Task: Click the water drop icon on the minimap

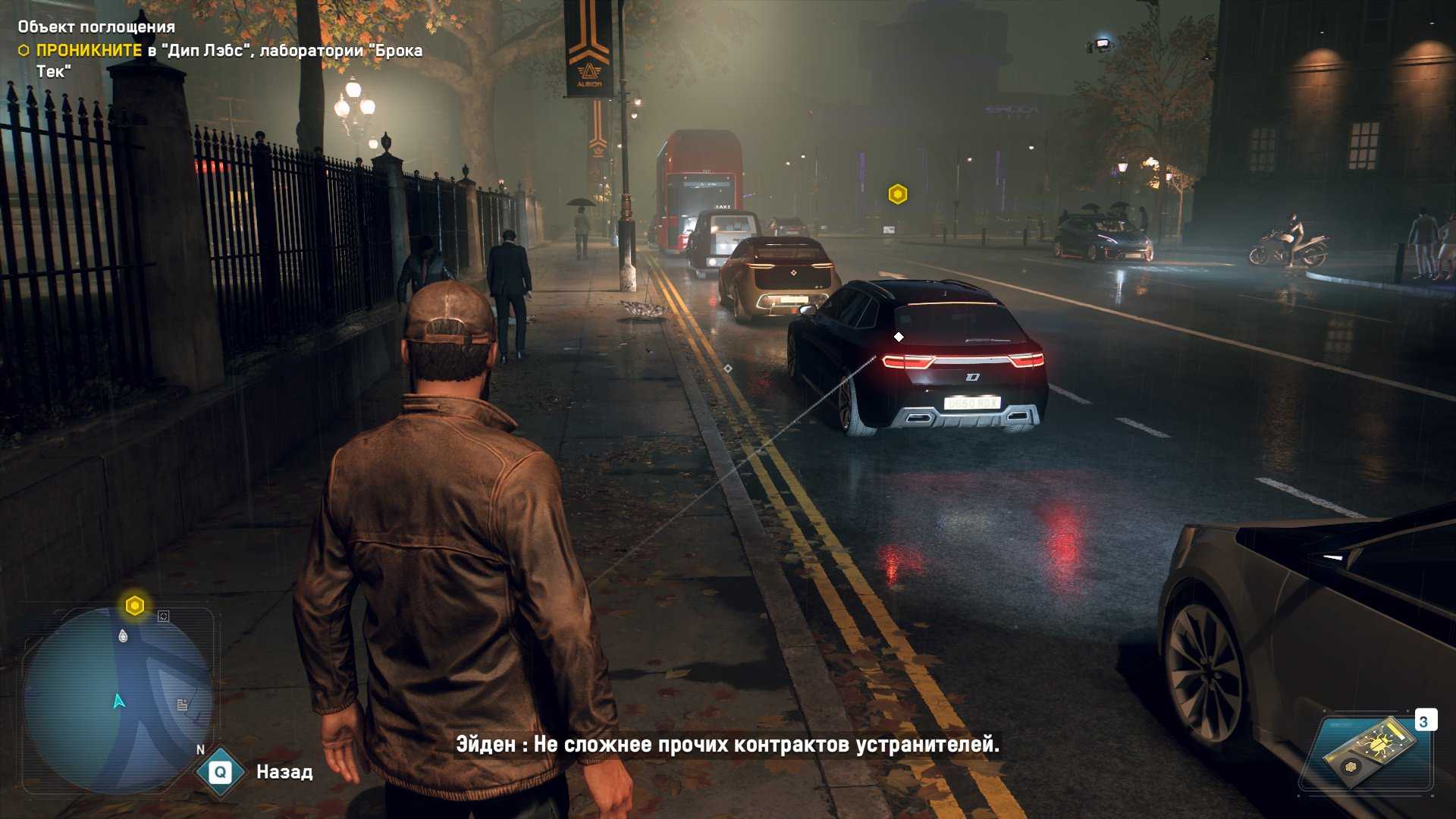Action: (x=124, y=635)
